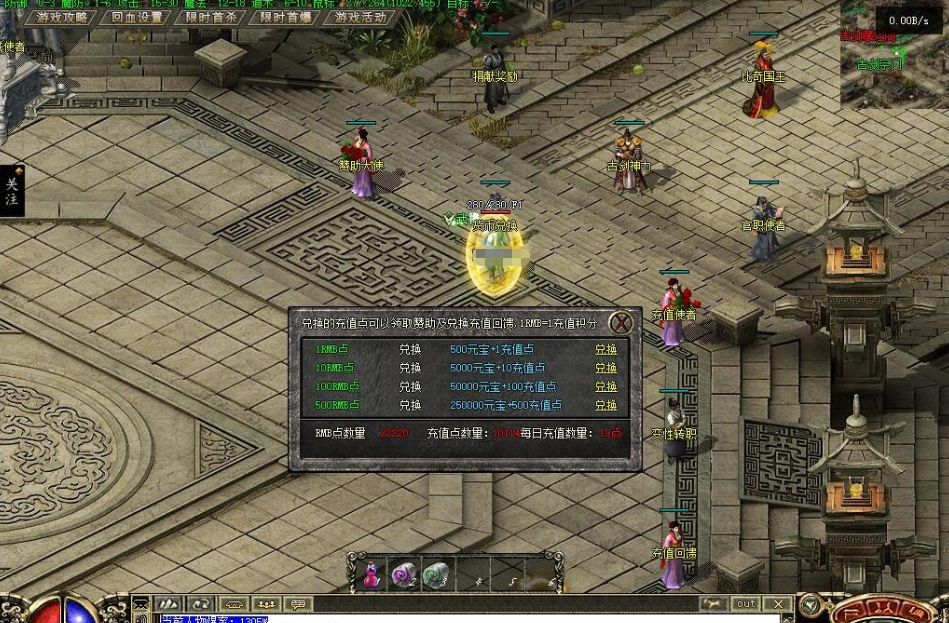This screenshot has height=623, width=949.
Task: Close the RMB exchange dialog
Action: (x=621, y=323)
